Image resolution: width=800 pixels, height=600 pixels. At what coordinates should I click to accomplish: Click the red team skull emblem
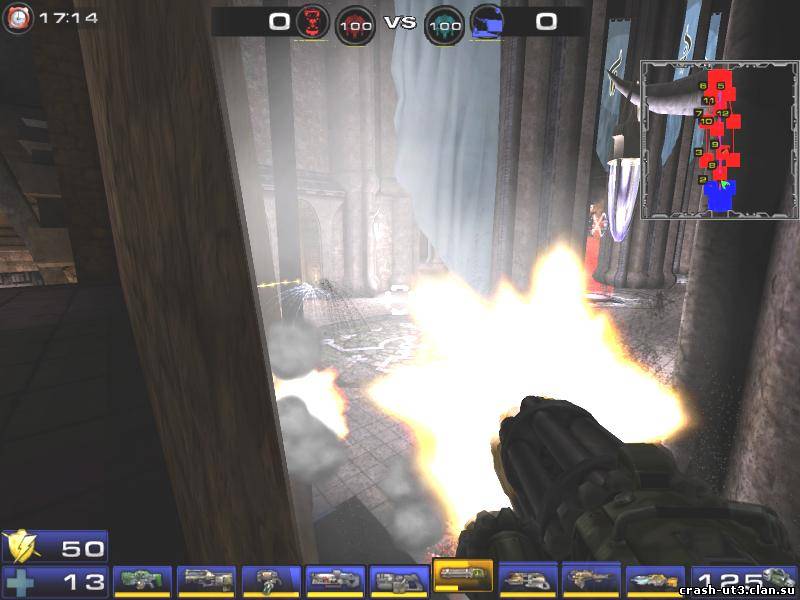pos(312,22)
